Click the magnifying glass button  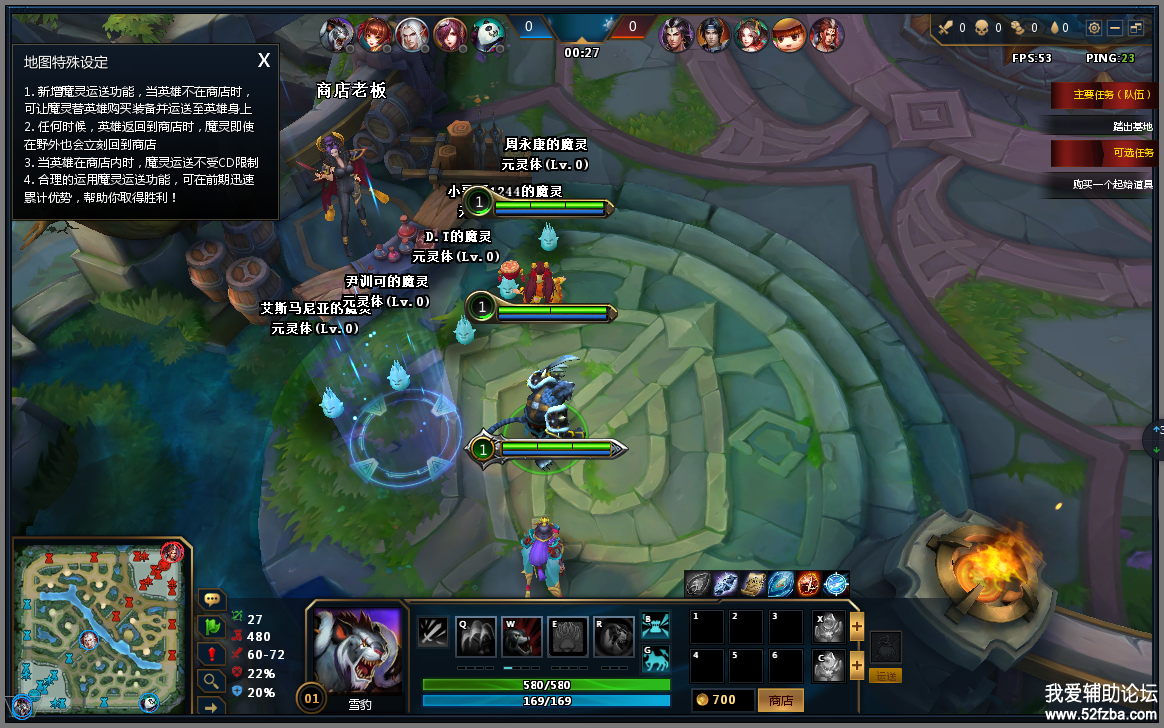[212, 680]
